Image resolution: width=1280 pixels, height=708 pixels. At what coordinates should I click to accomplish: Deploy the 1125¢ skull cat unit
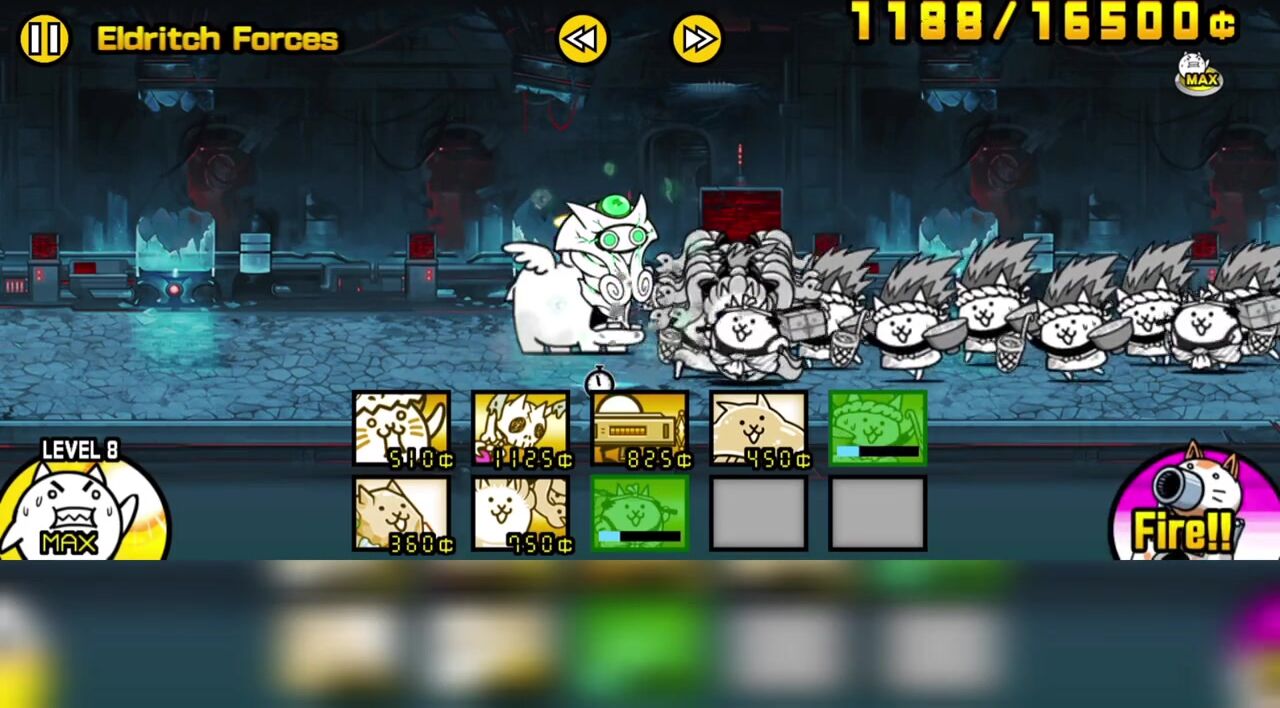[521, 429]
